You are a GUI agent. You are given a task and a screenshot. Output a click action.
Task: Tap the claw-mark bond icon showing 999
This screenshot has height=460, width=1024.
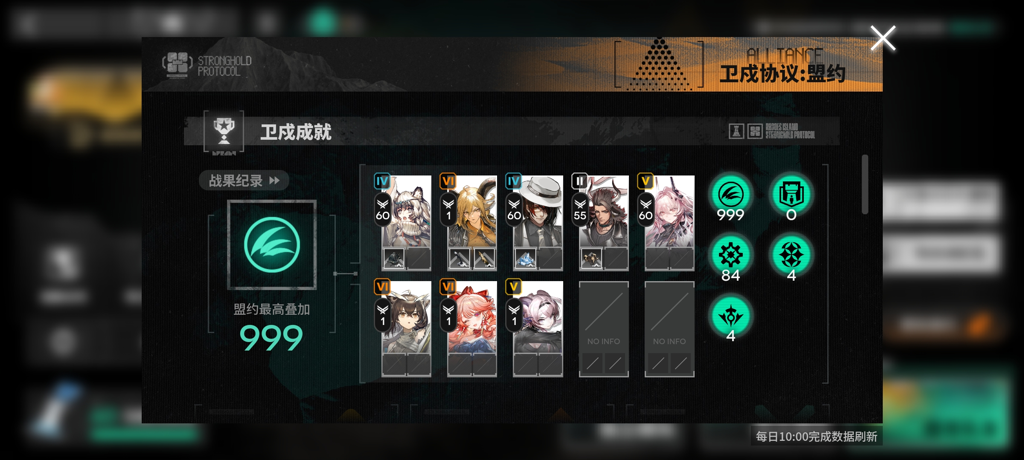point(730,195)
